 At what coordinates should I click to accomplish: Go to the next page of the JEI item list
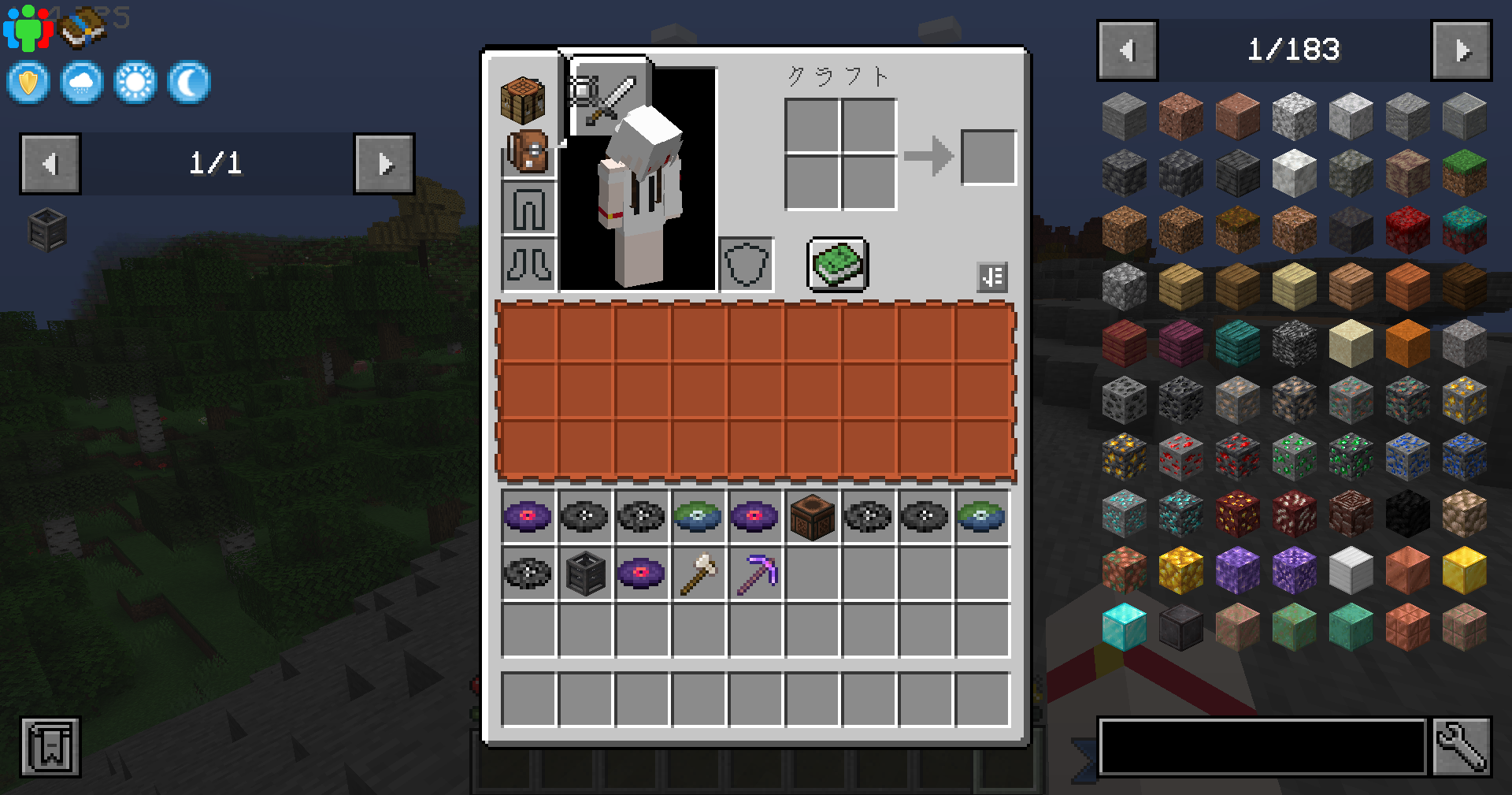(1462, 50)
